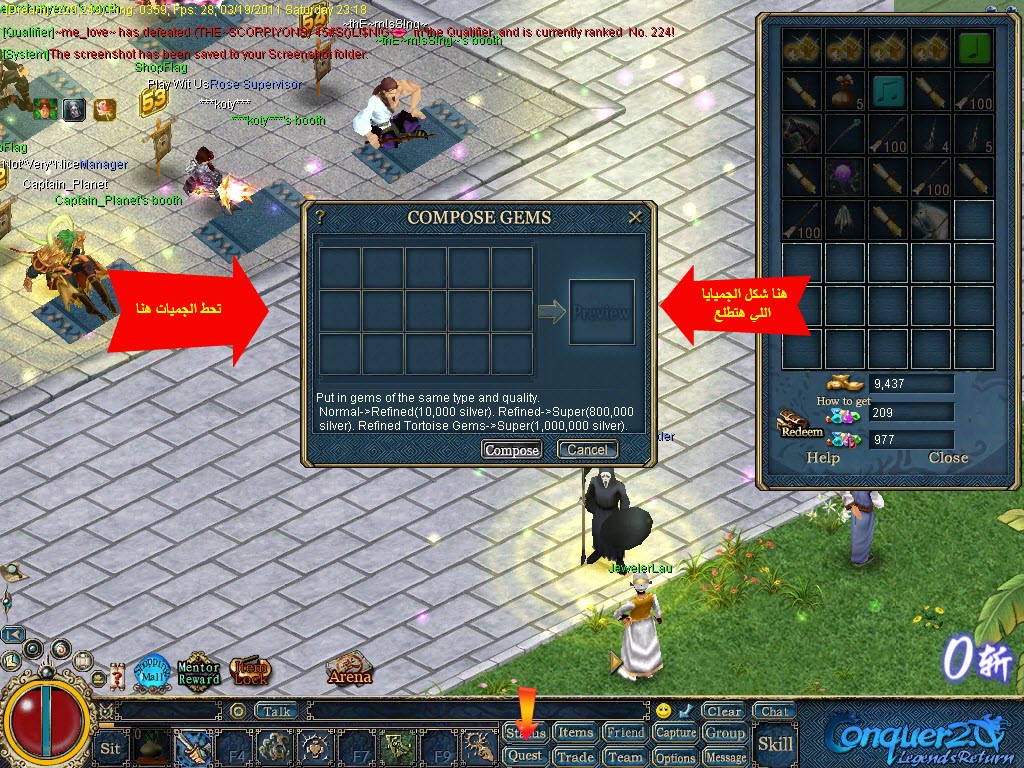This screenshot has height=768, width=1024.
Task: Open the Shopping Mall
Action: coord(152,673)
